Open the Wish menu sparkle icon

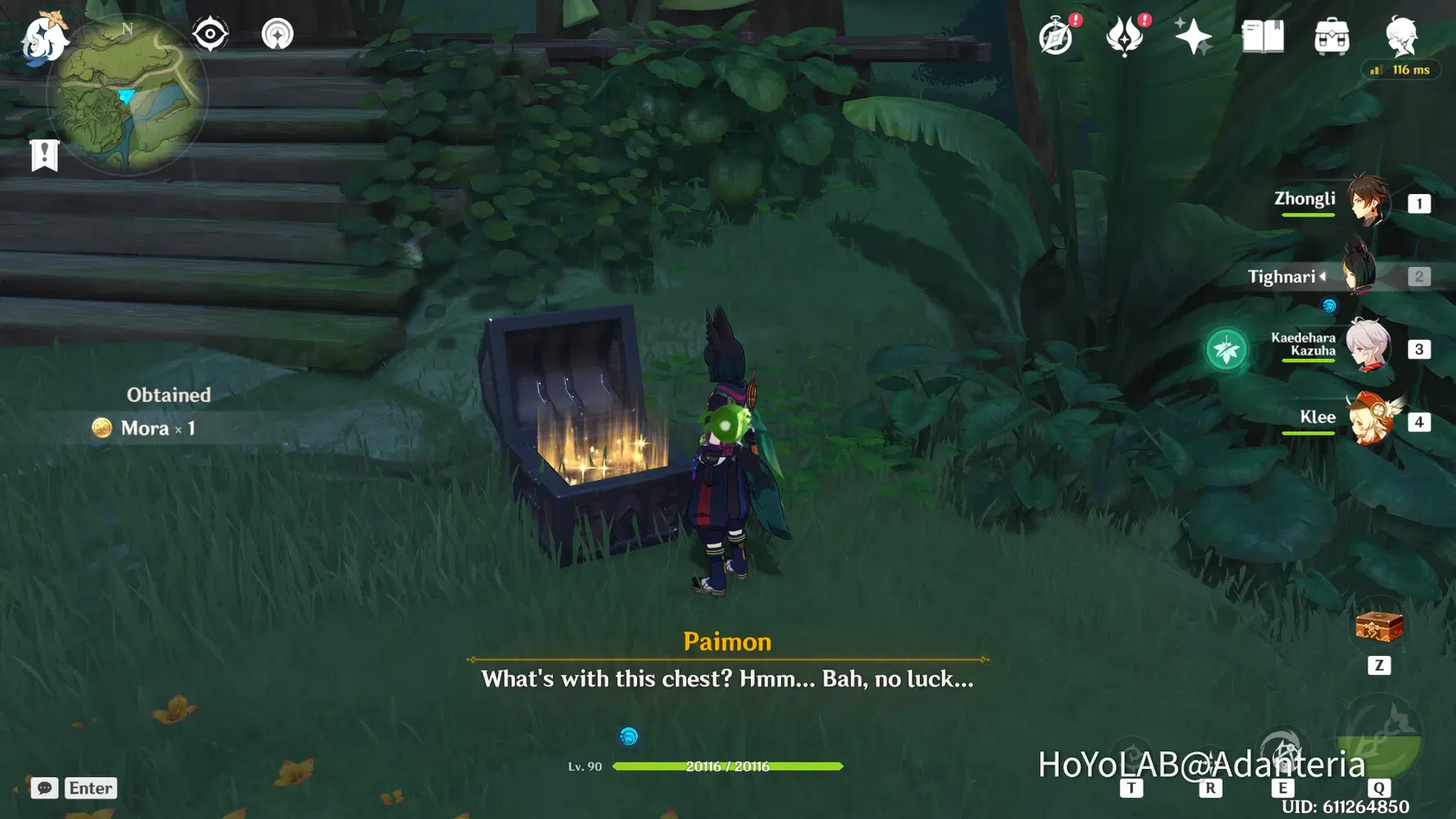coord(1194,34)
